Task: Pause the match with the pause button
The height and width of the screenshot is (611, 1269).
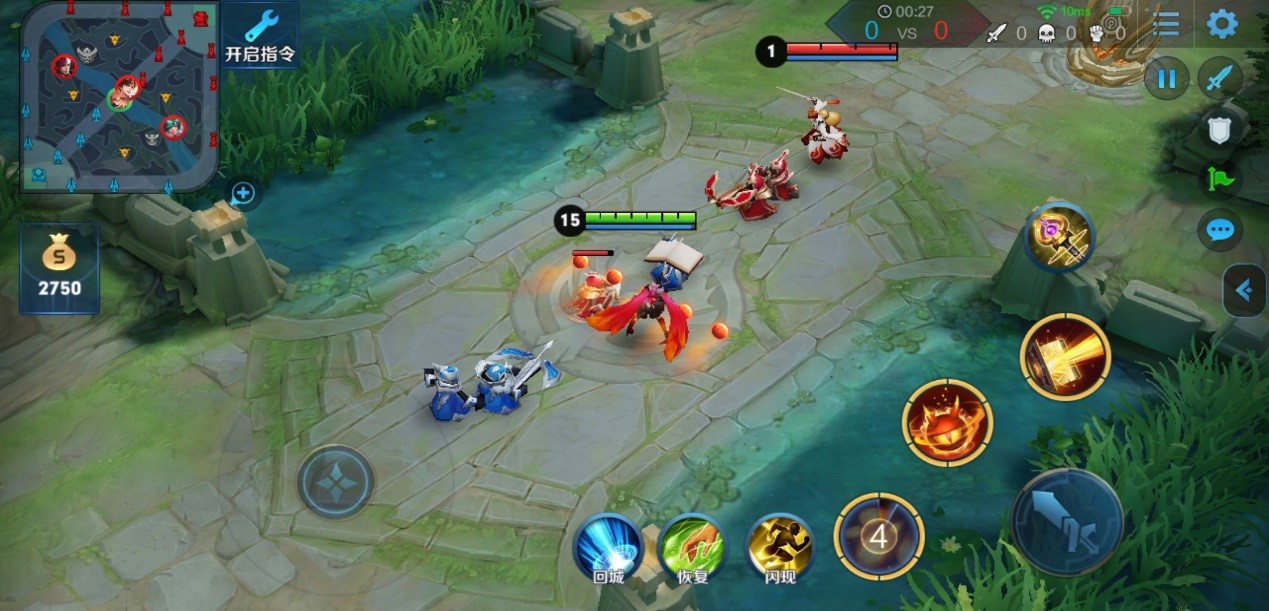Action: [1166, 79]
